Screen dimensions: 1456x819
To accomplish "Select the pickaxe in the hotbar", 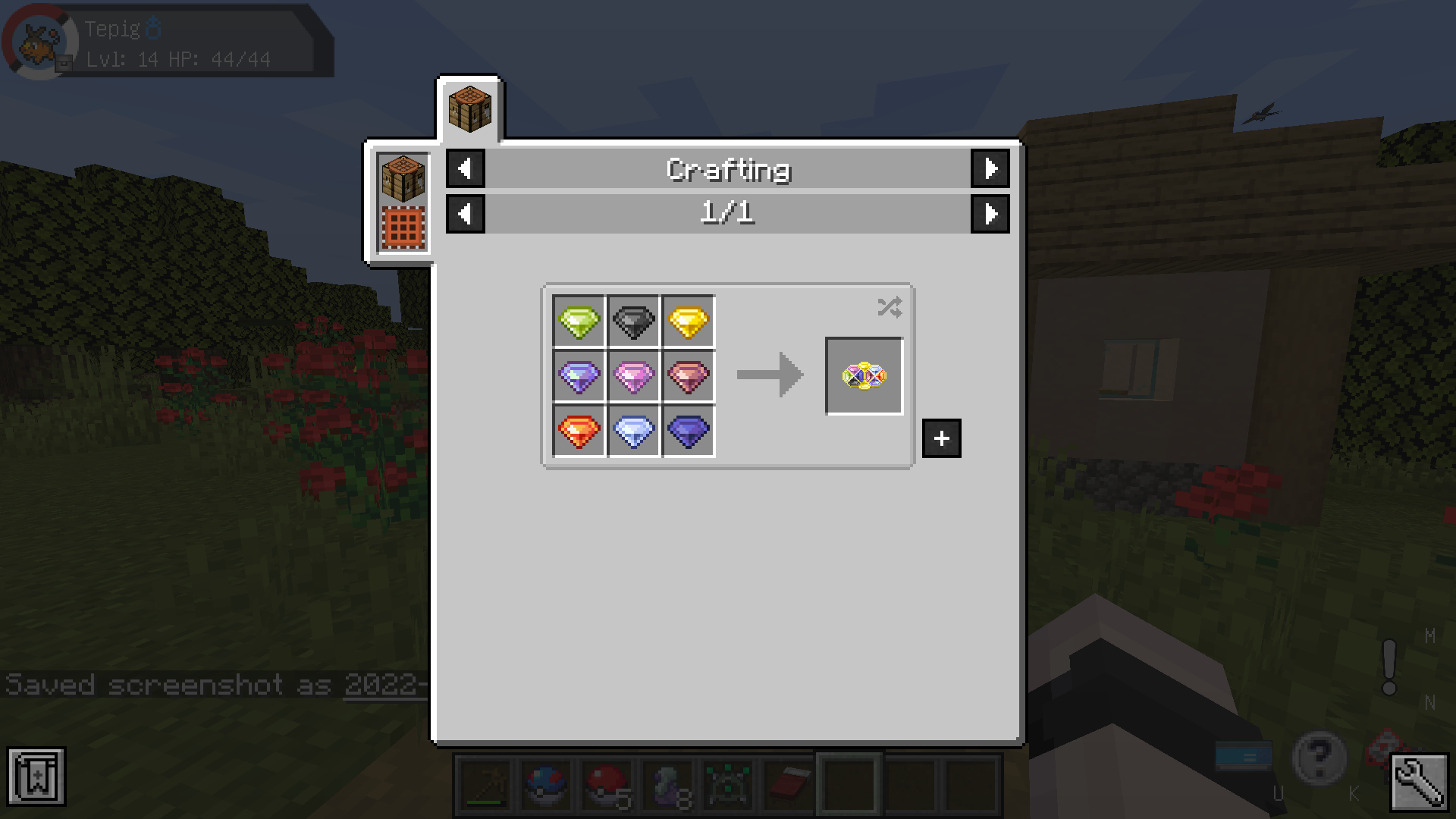I will [485, 786].
